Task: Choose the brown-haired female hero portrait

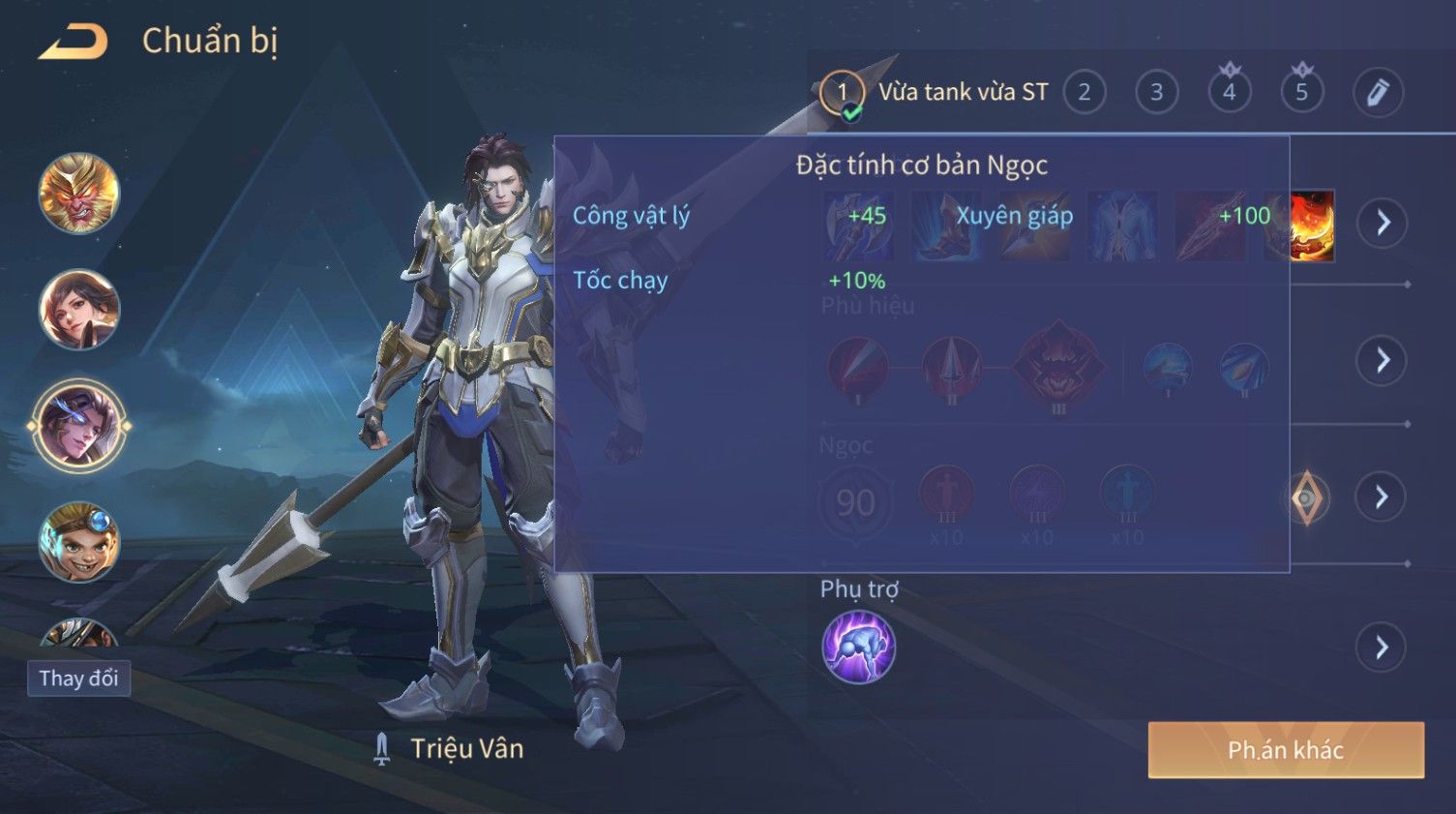Action: 79,310
